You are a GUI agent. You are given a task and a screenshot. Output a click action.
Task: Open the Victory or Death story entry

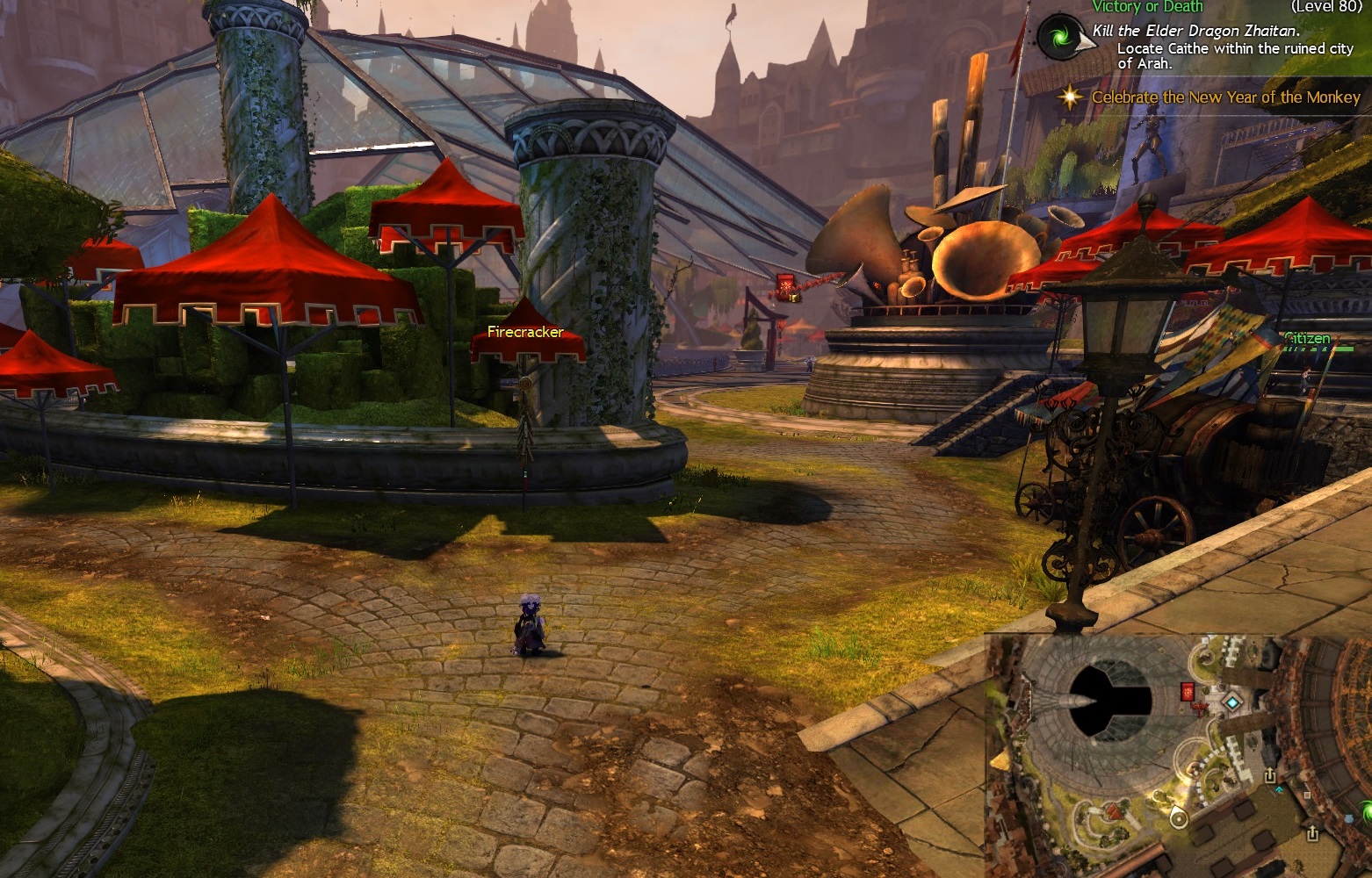pyautogui.click(x=1147, y=7)
